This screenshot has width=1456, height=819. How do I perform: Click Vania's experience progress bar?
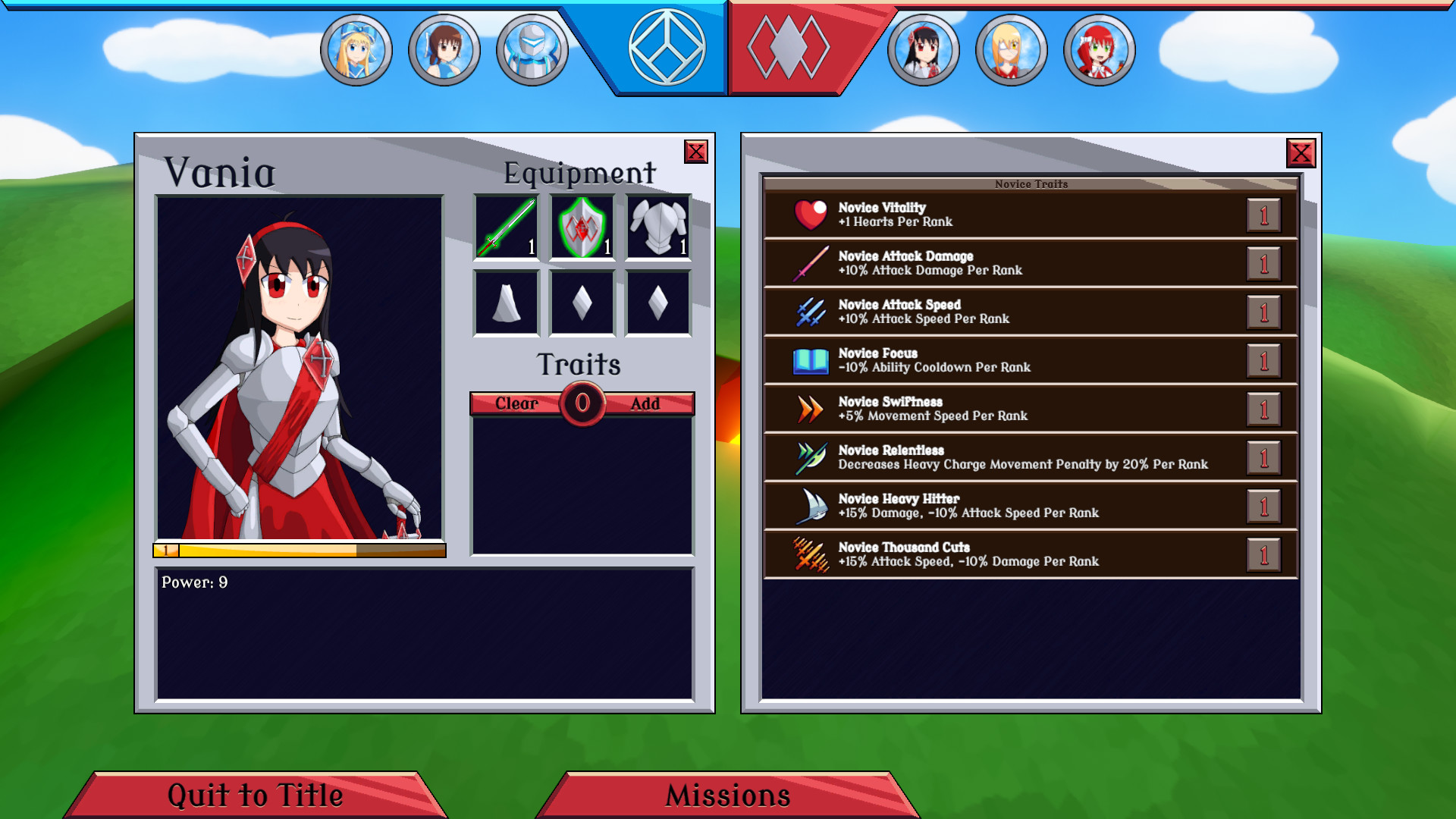click(x=300, y=551)
